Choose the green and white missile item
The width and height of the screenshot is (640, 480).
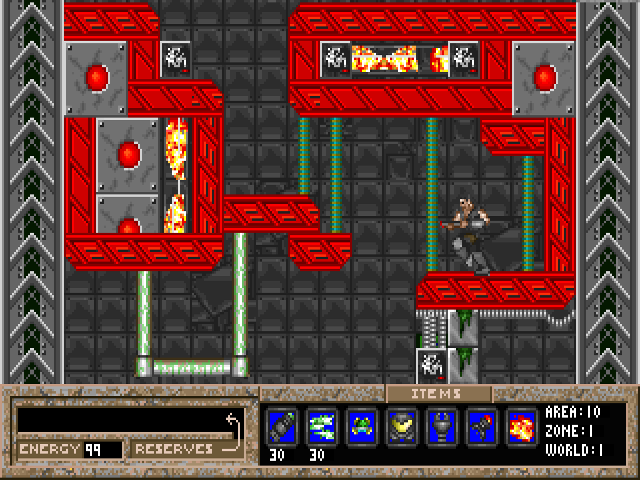[322, 427]
